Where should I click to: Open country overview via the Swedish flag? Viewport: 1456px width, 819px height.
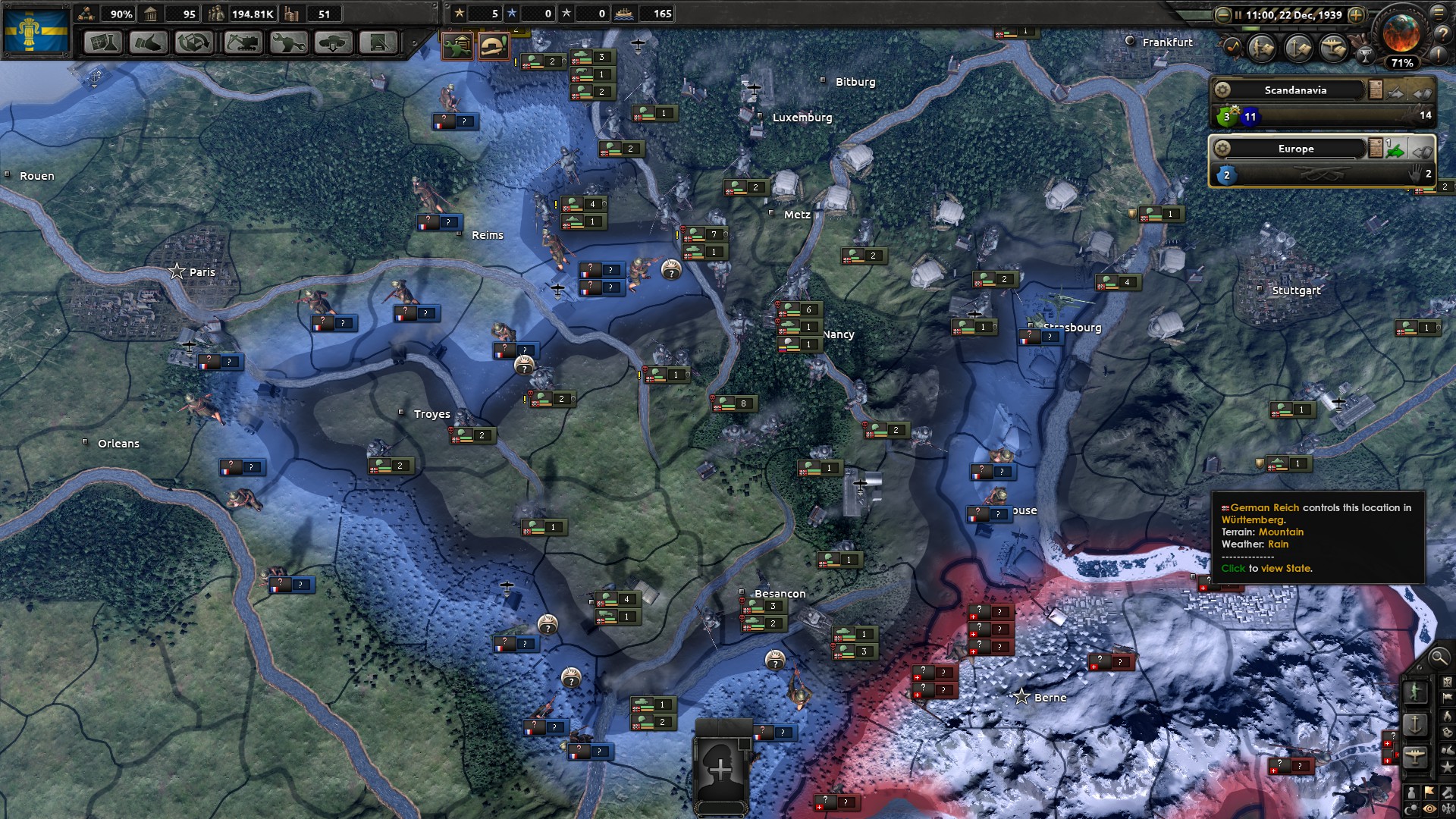click(x=36, y=30)
